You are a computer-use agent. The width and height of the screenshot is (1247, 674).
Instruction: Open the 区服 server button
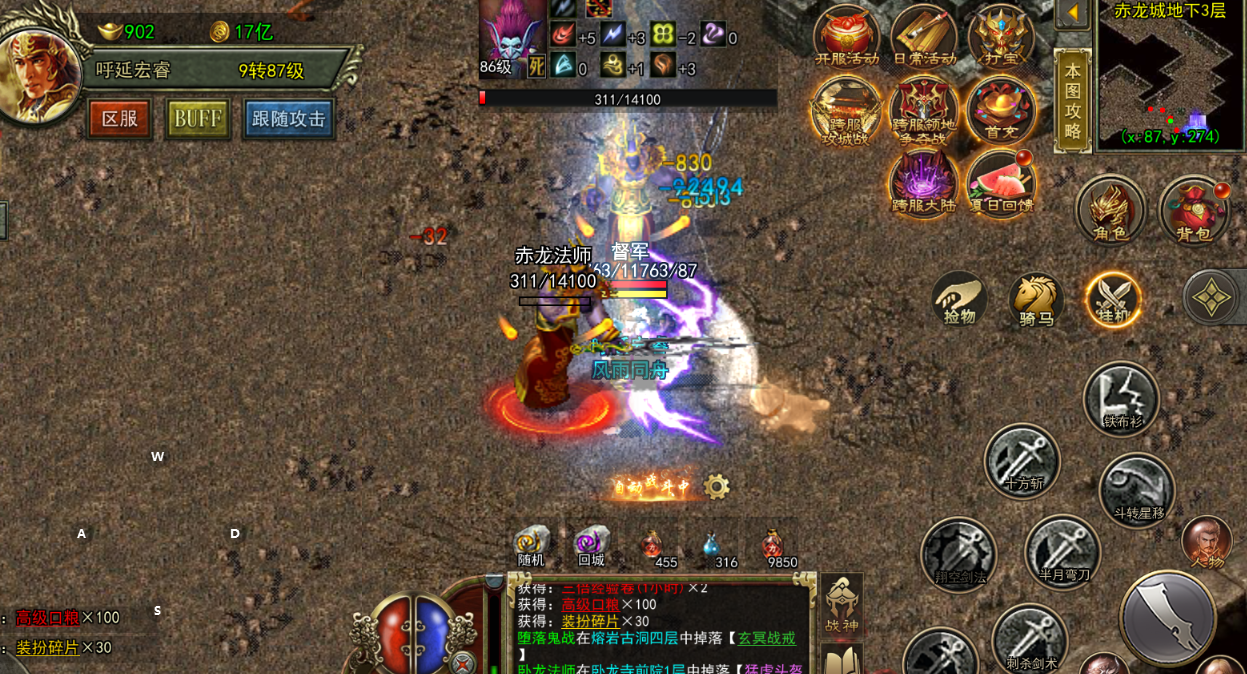point(119,119)
